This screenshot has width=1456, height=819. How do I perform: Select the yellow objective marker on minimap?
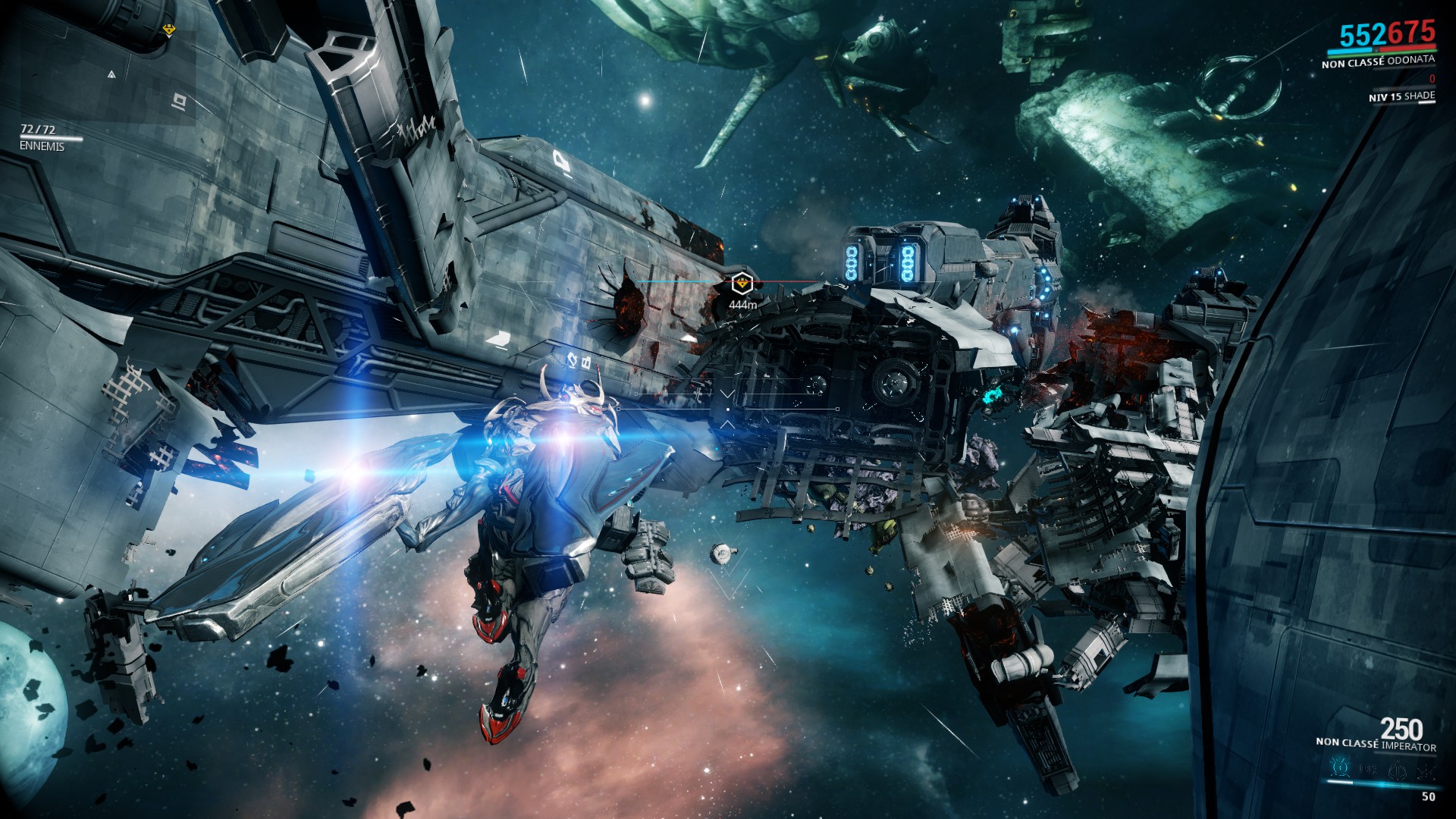169,30
